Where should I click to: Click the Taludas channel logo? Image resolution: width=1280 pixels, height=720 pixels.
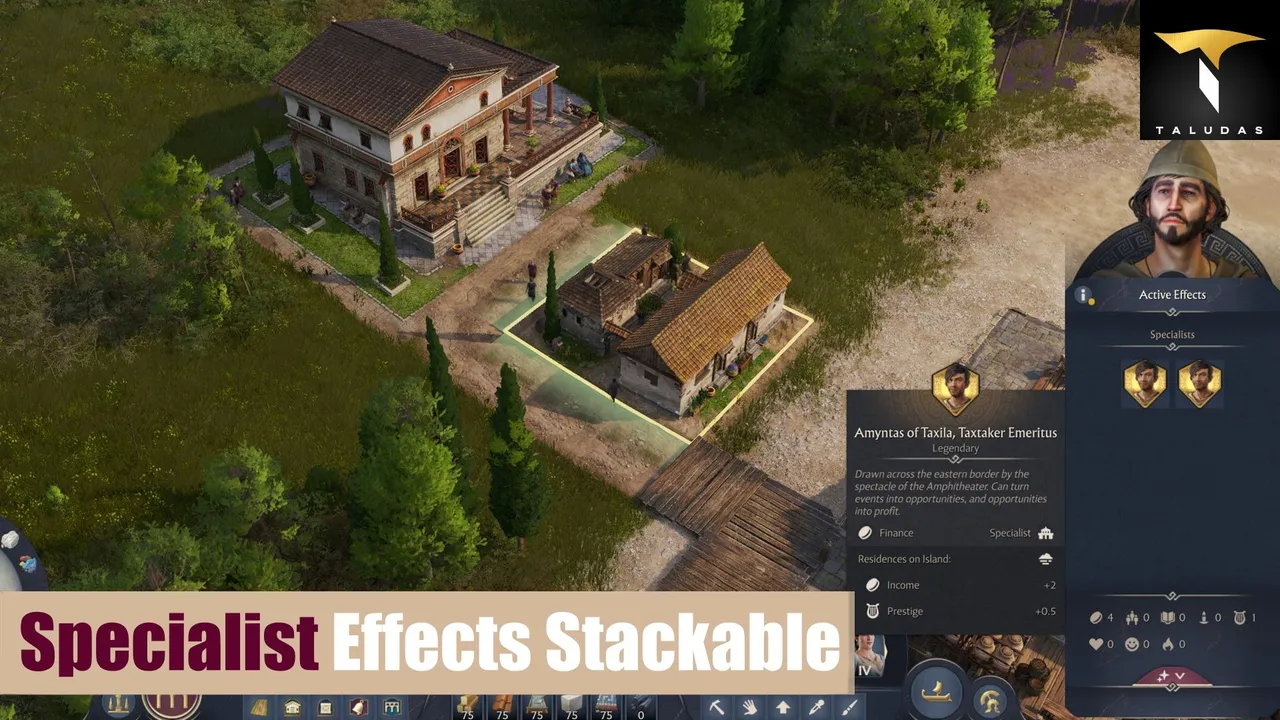click(1209, 70)
